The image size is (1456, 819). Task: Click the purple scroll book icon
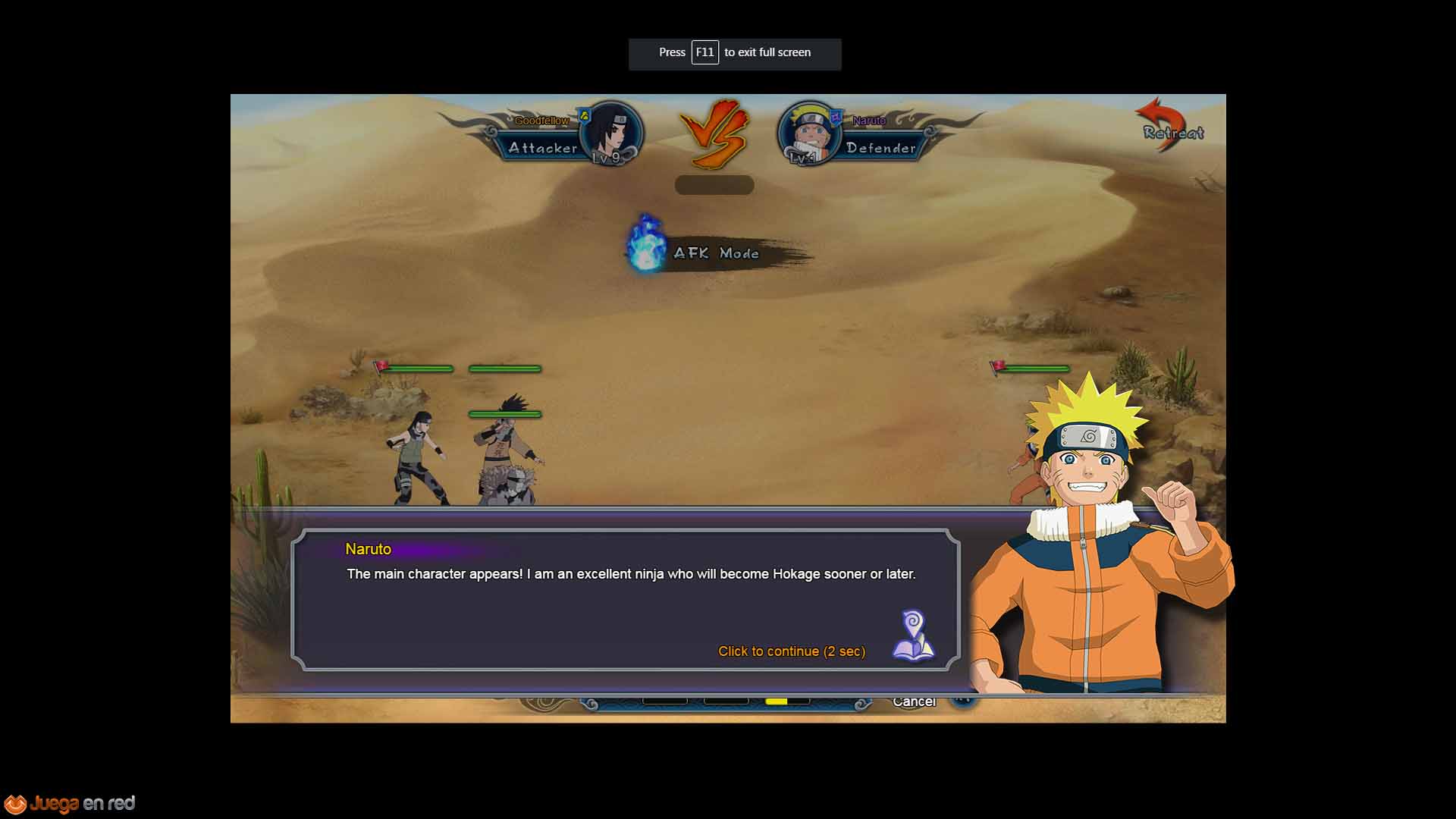pos(913,635)
